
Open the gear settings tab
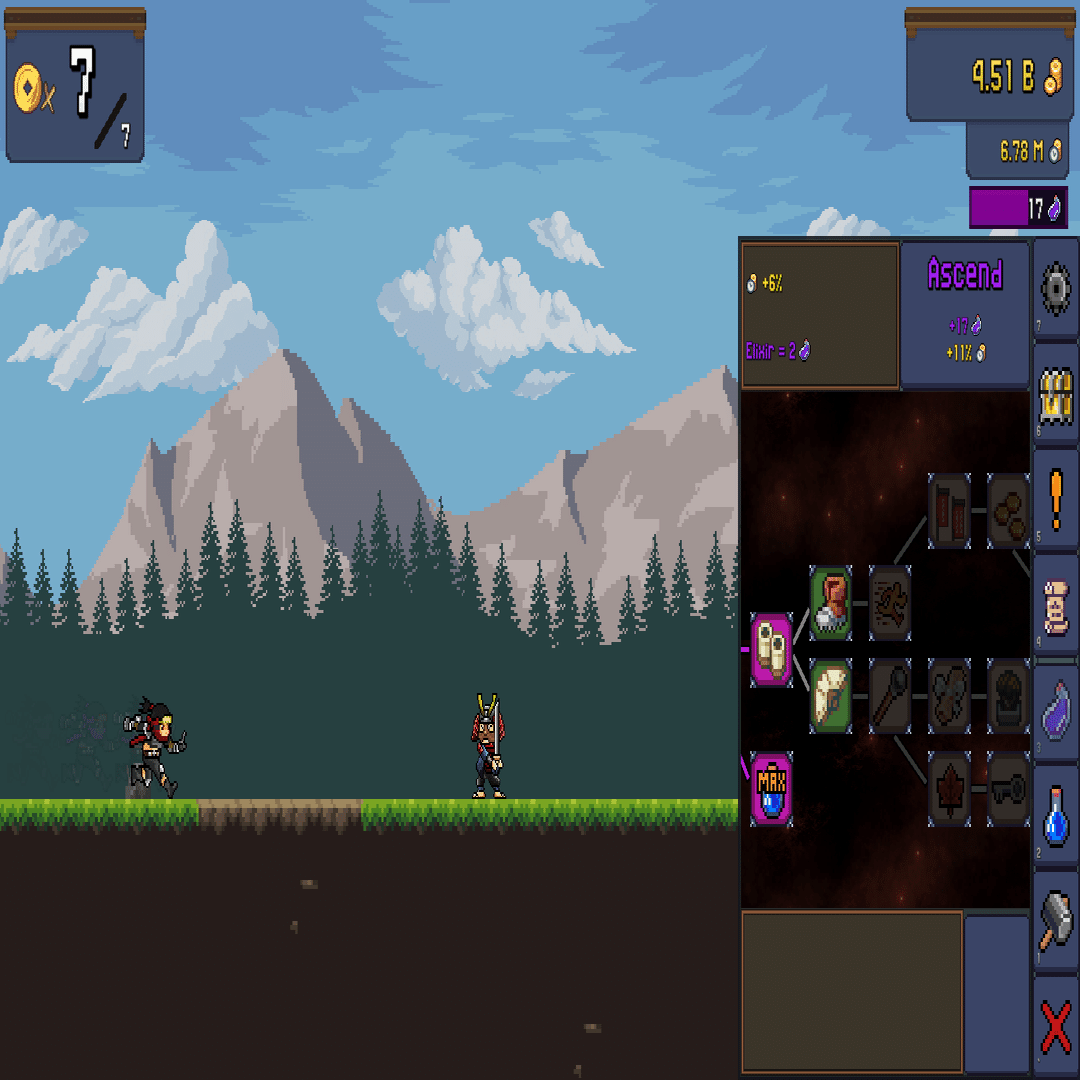click(1056, 289)
